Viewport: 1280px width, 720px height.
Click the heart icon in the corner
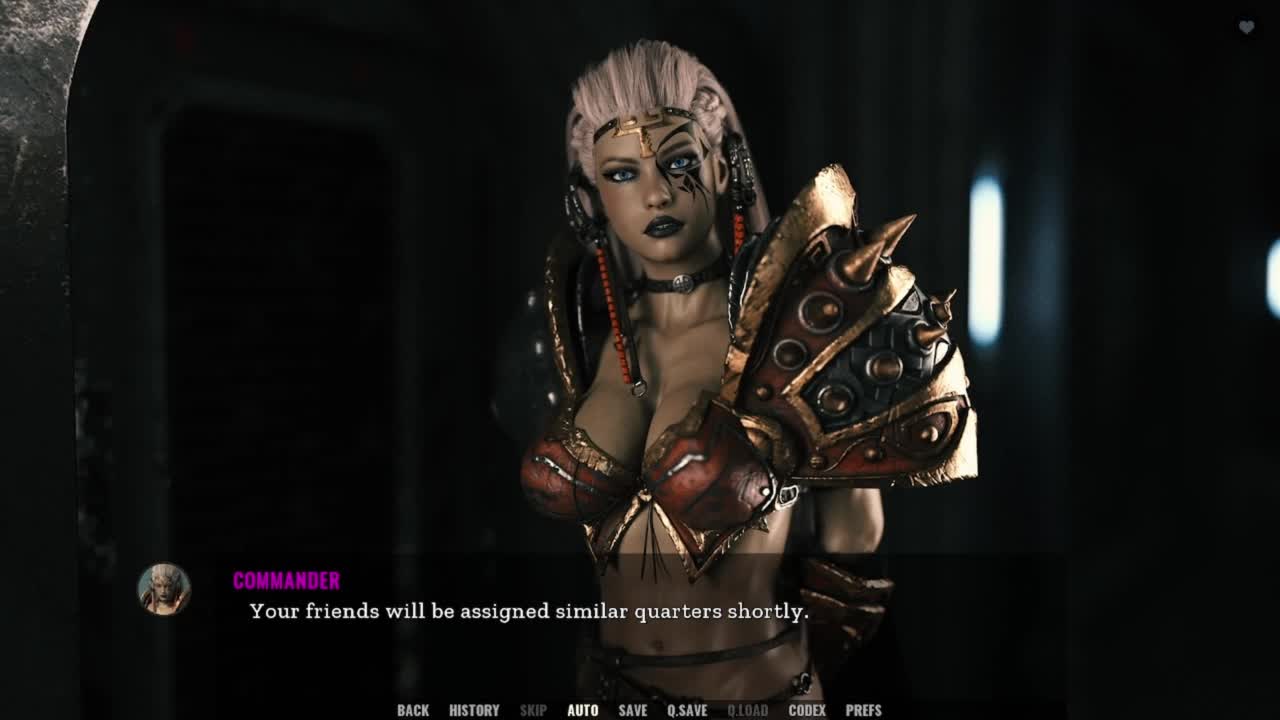pos(1246,28)
